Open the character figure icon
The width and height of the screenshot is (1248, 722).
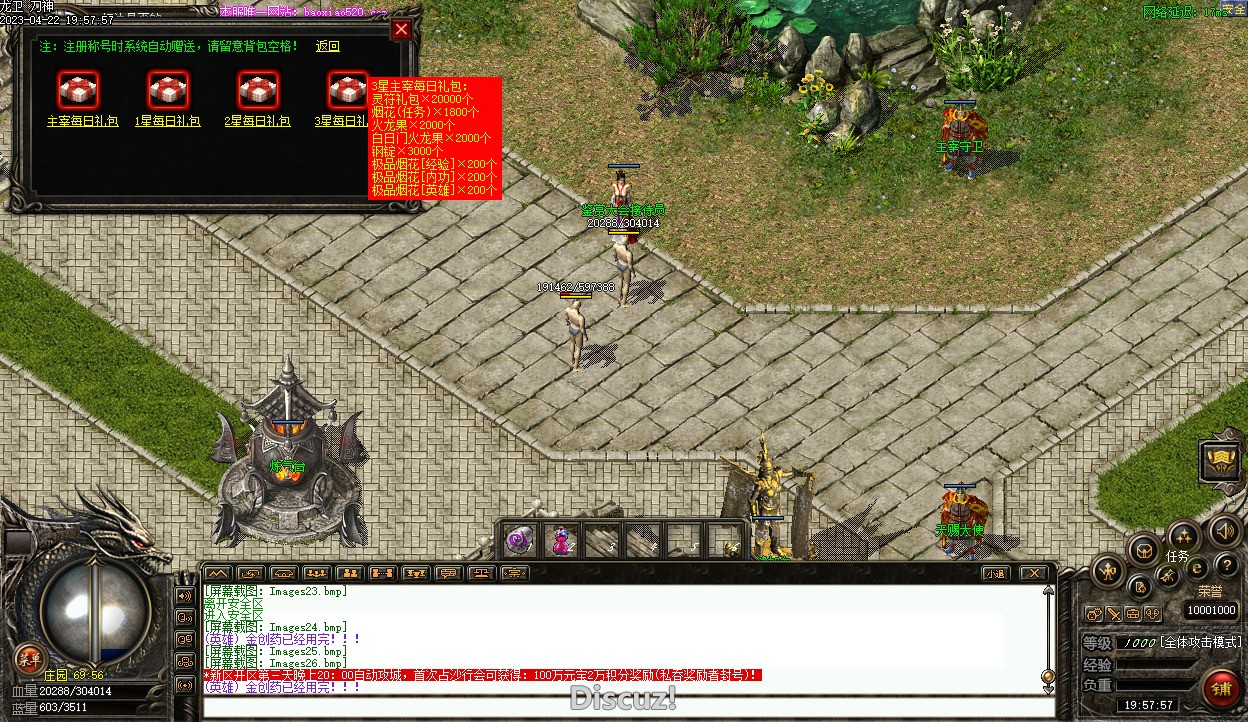[1108, 572]
